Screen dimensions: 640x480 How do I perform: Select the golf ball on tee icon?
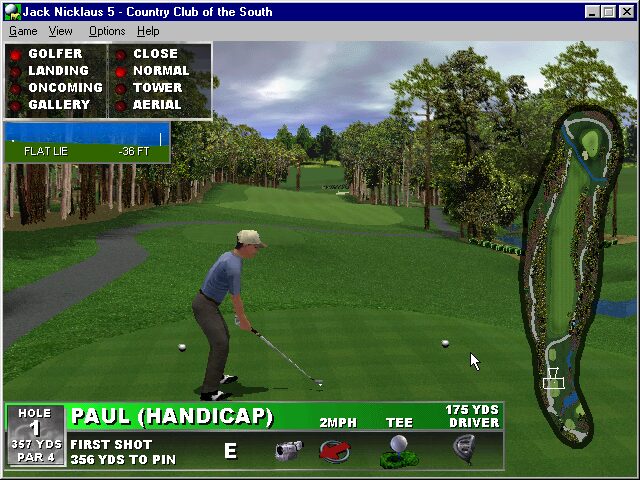point(398,451)
